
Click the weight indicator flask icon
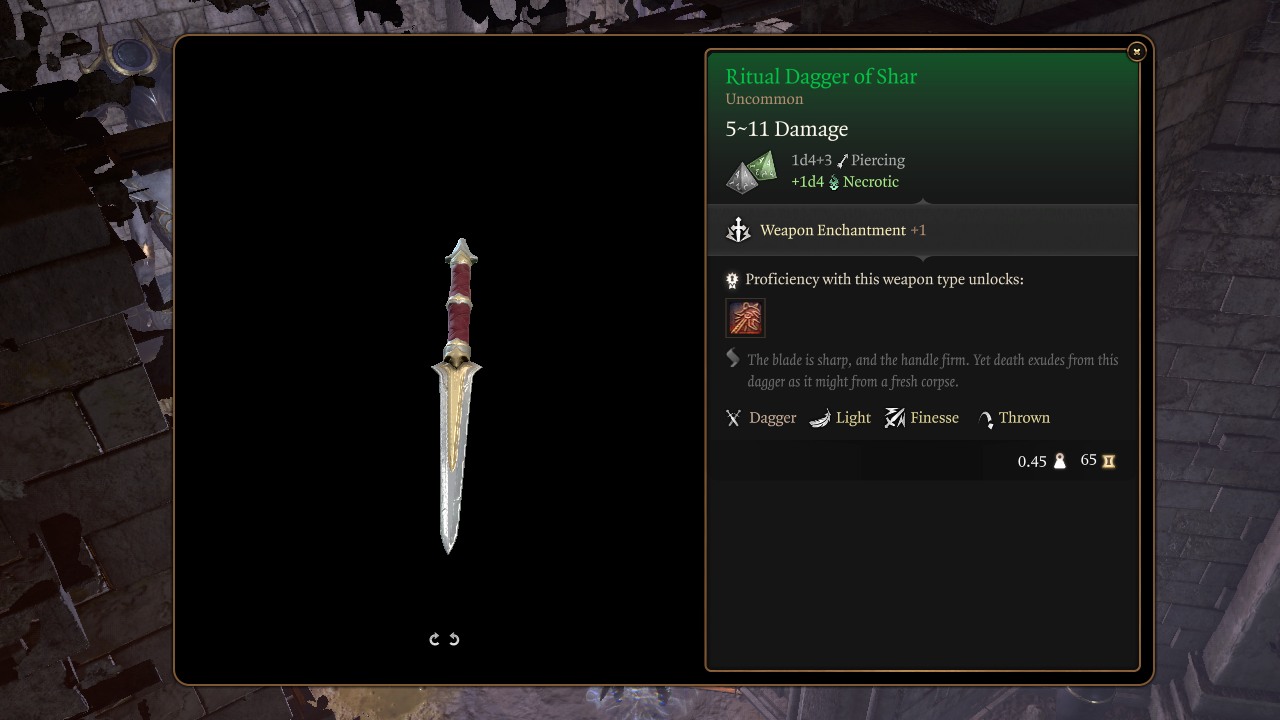(x=1059, y=461)
